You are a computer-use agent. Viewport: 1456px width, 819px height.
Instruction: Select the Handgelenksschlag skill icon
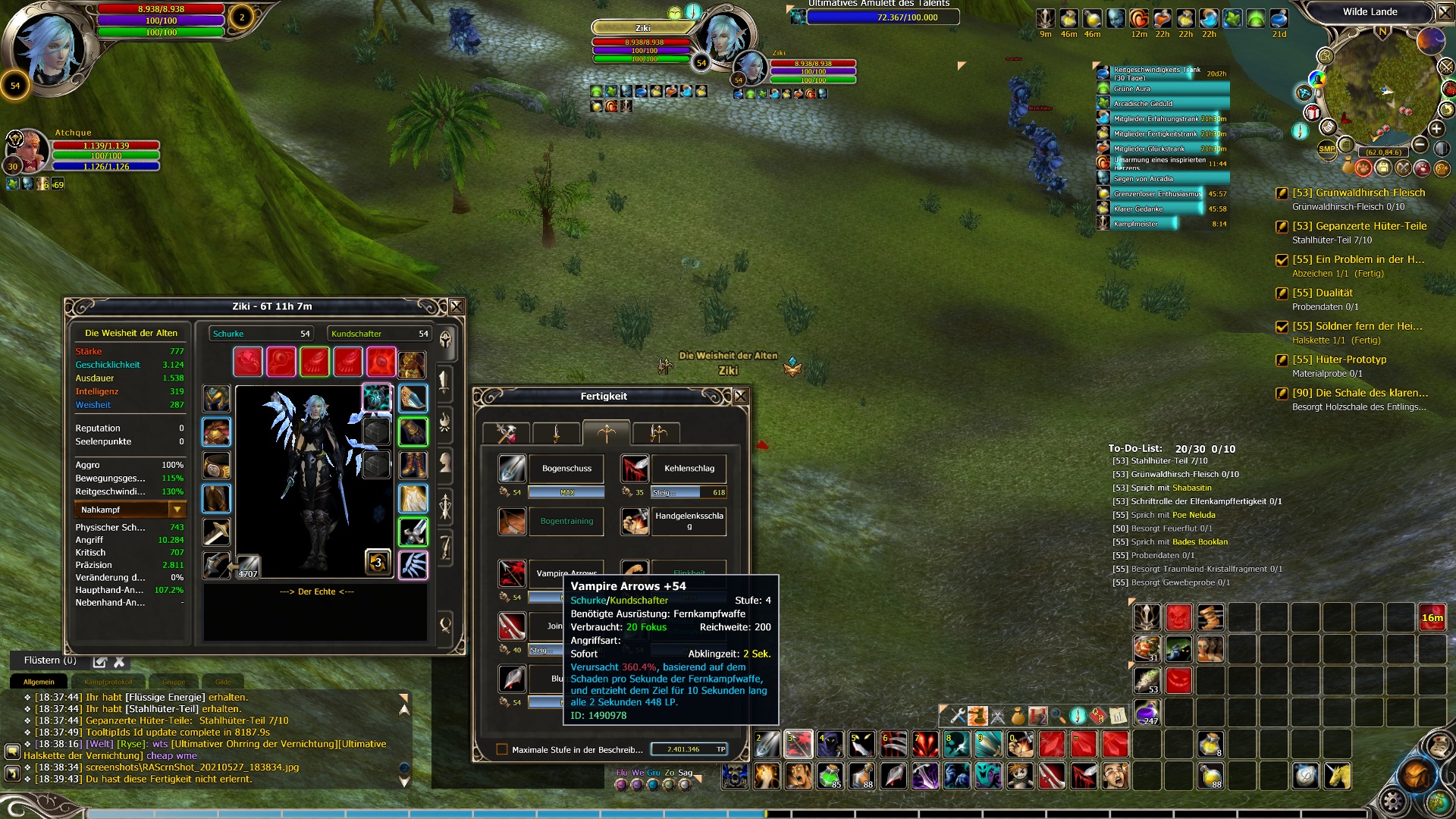[635, 521]
